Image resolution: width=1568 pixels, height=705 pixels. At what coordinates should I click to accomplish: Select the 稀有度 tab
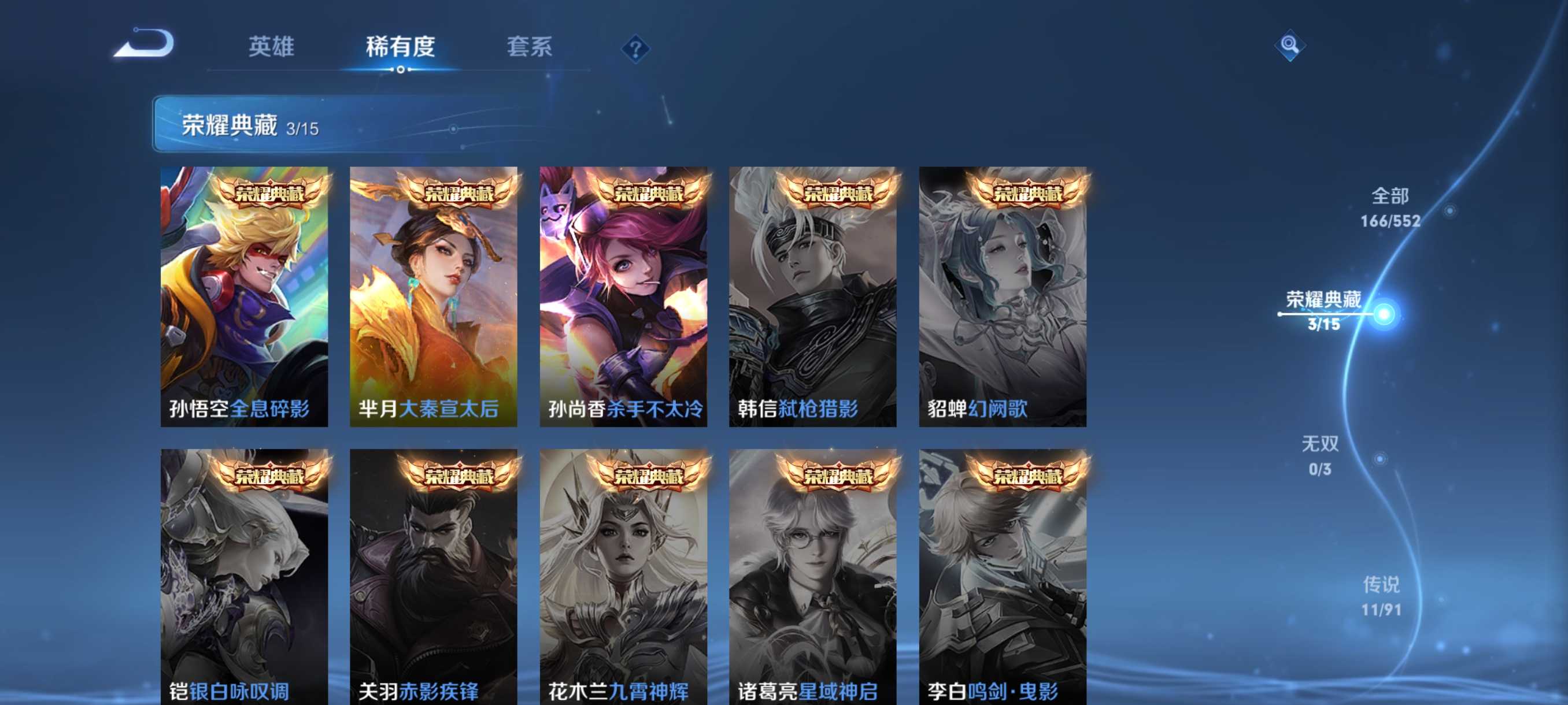point(402,47)
